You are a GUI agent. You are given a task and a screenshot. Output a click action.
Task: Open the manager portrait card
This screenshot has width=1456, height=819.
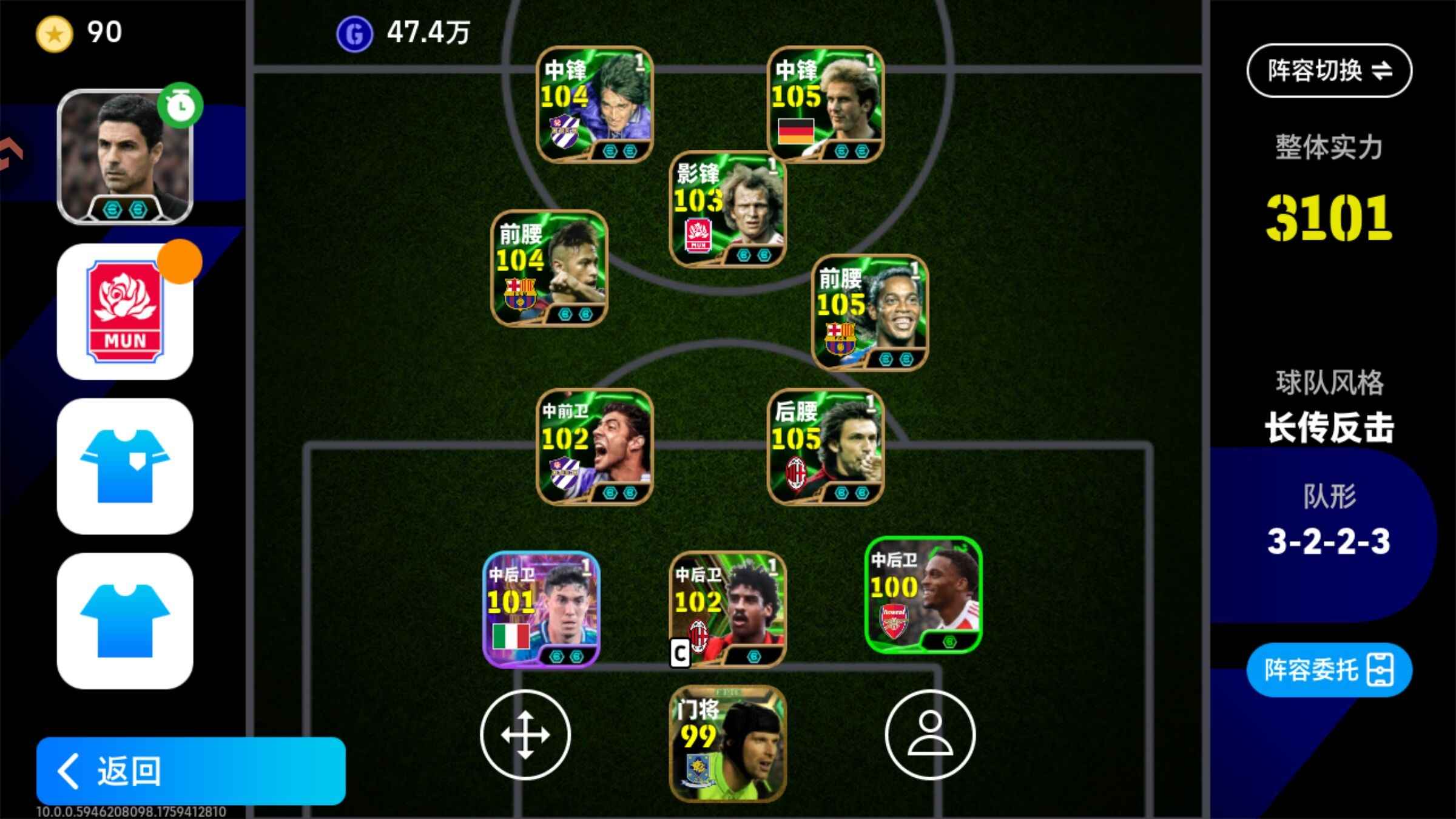(x=125, y=157)
